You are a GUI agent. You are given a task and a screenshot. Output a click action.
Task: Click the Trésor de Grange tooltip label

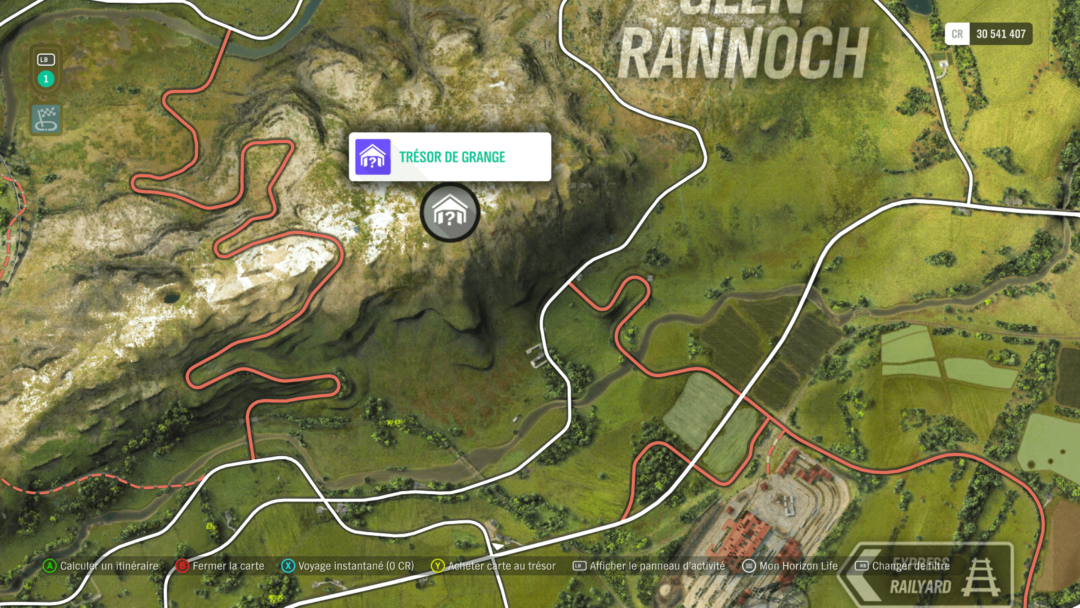point(451,157)
